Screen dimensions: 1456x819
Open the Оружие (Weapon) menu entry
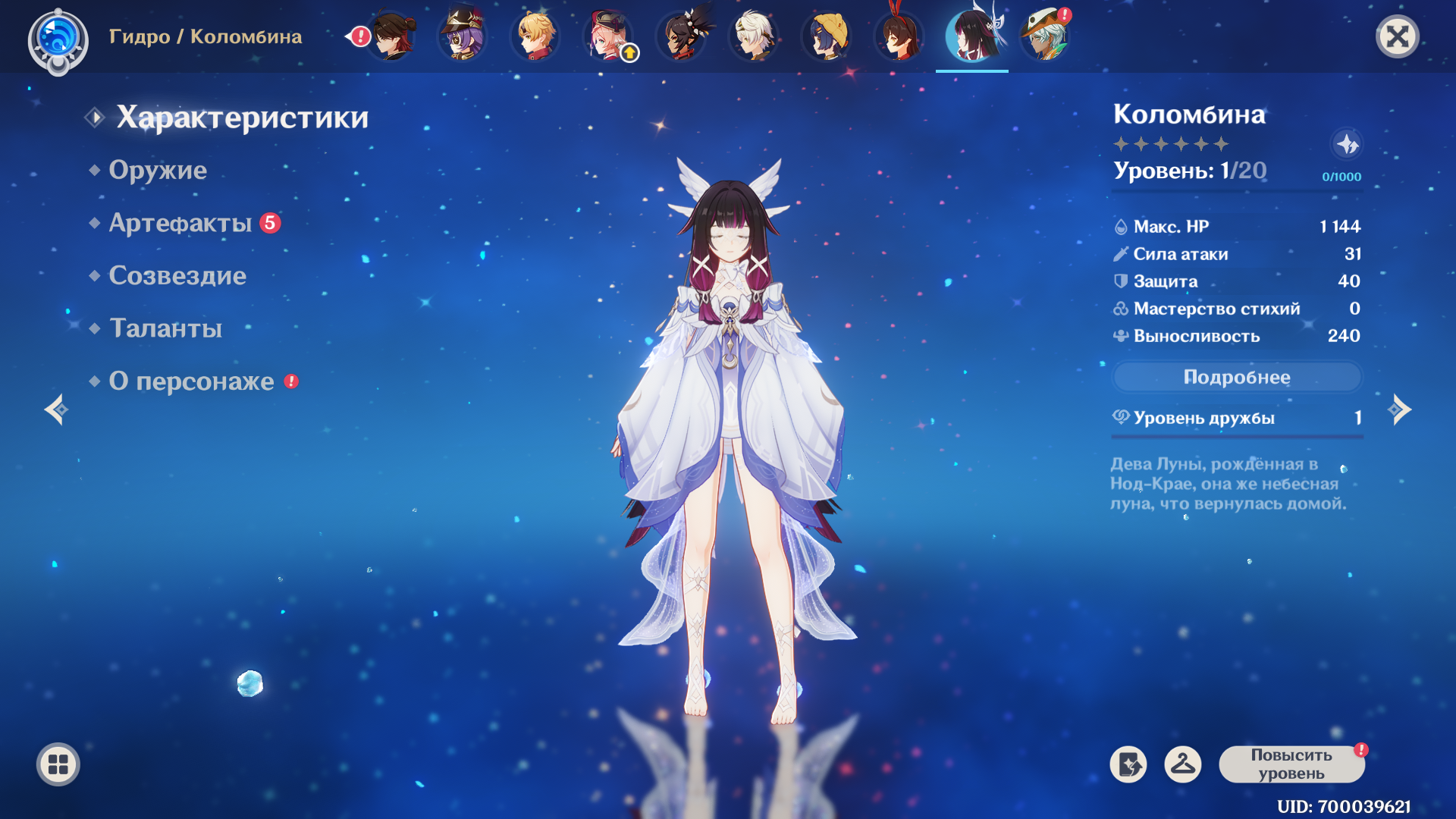[x=158, y=170]
